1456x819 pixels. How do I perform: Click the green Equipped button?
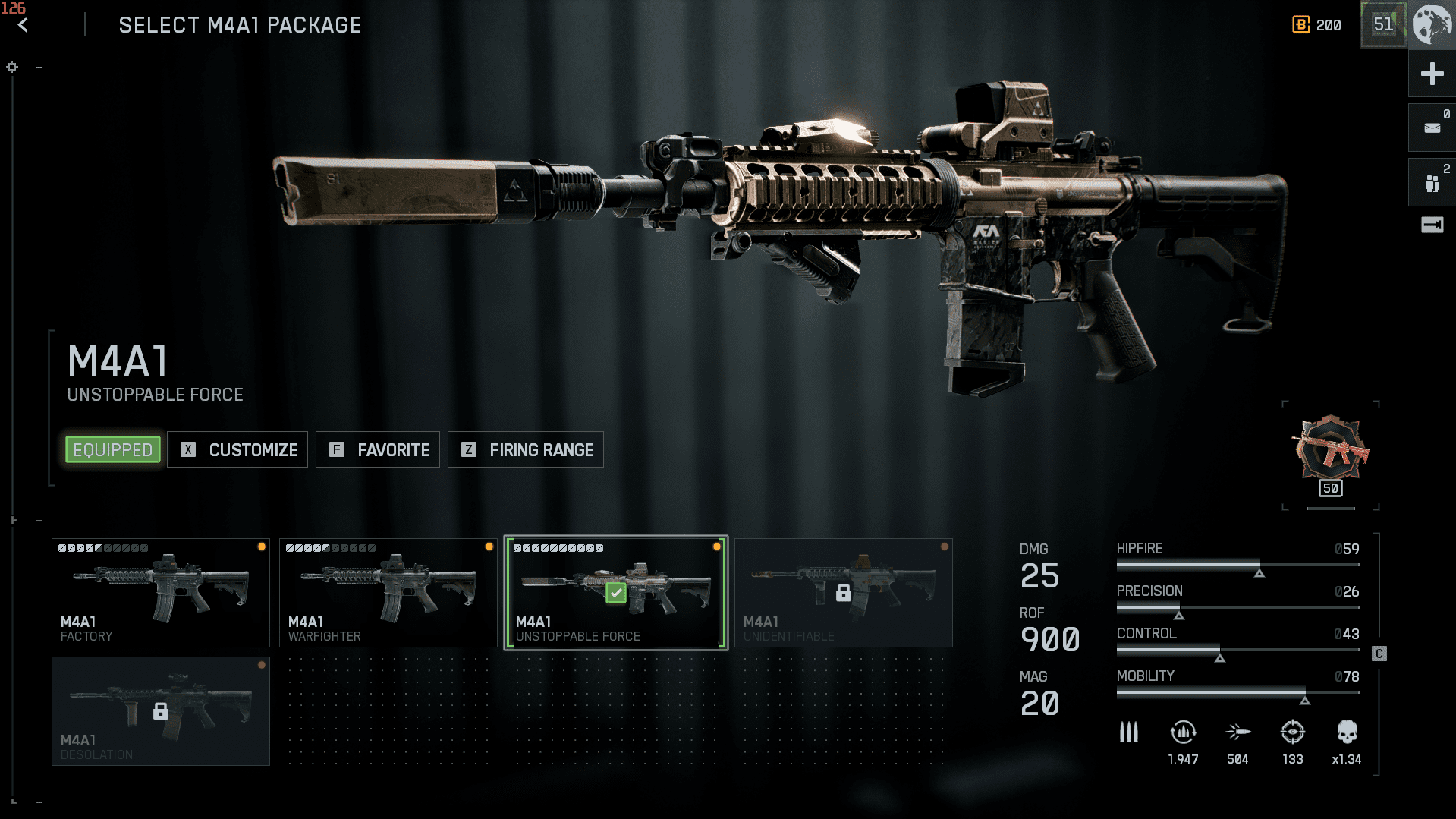pos(113,450)
